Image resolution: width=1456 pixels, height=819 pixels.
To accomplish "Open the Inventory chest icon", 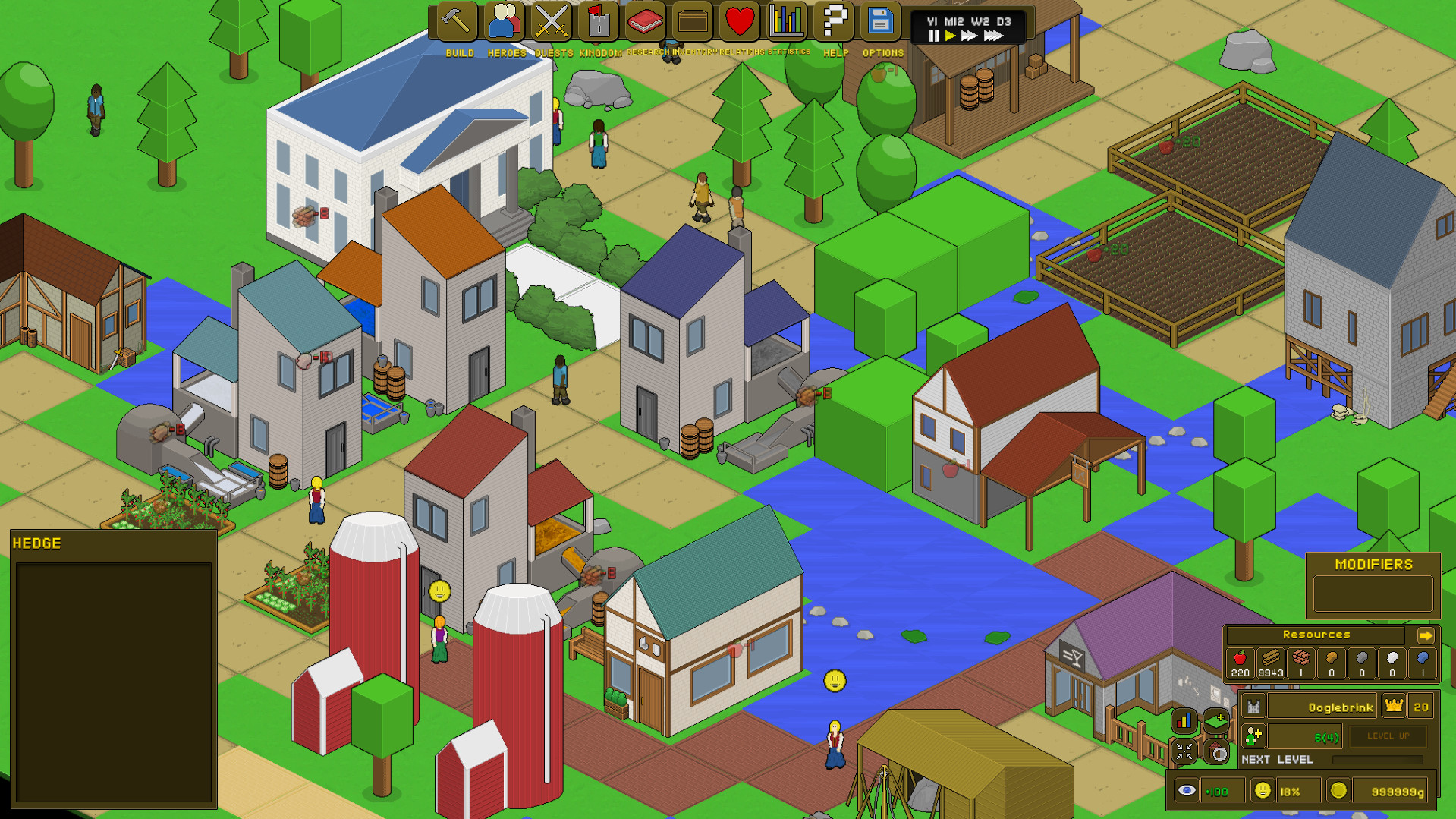I will (692, 22).
